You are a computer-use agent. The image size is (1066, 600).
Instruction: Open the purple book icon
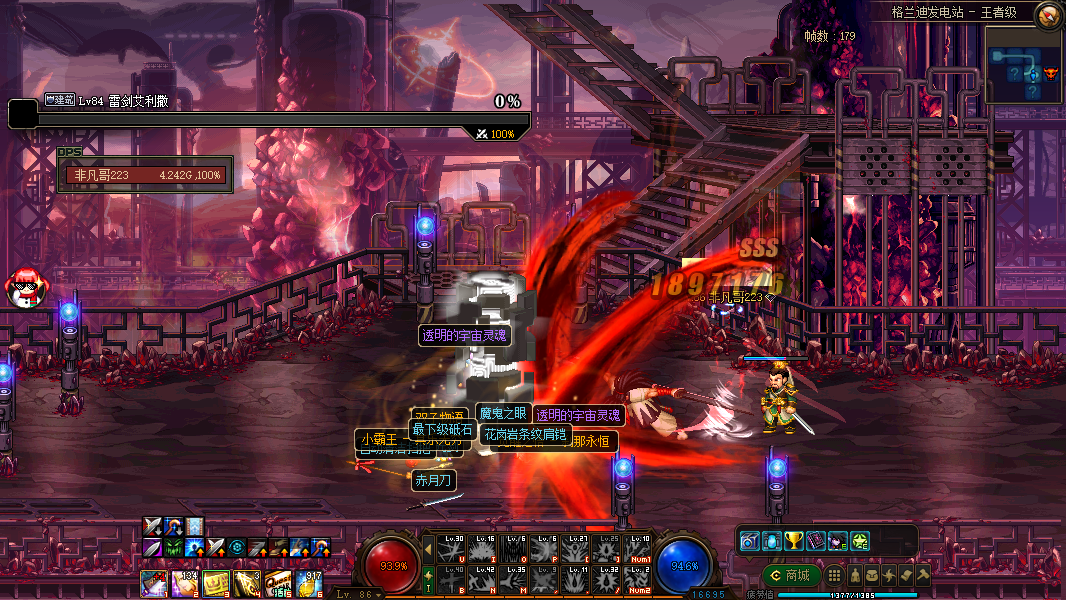(815, 541)
